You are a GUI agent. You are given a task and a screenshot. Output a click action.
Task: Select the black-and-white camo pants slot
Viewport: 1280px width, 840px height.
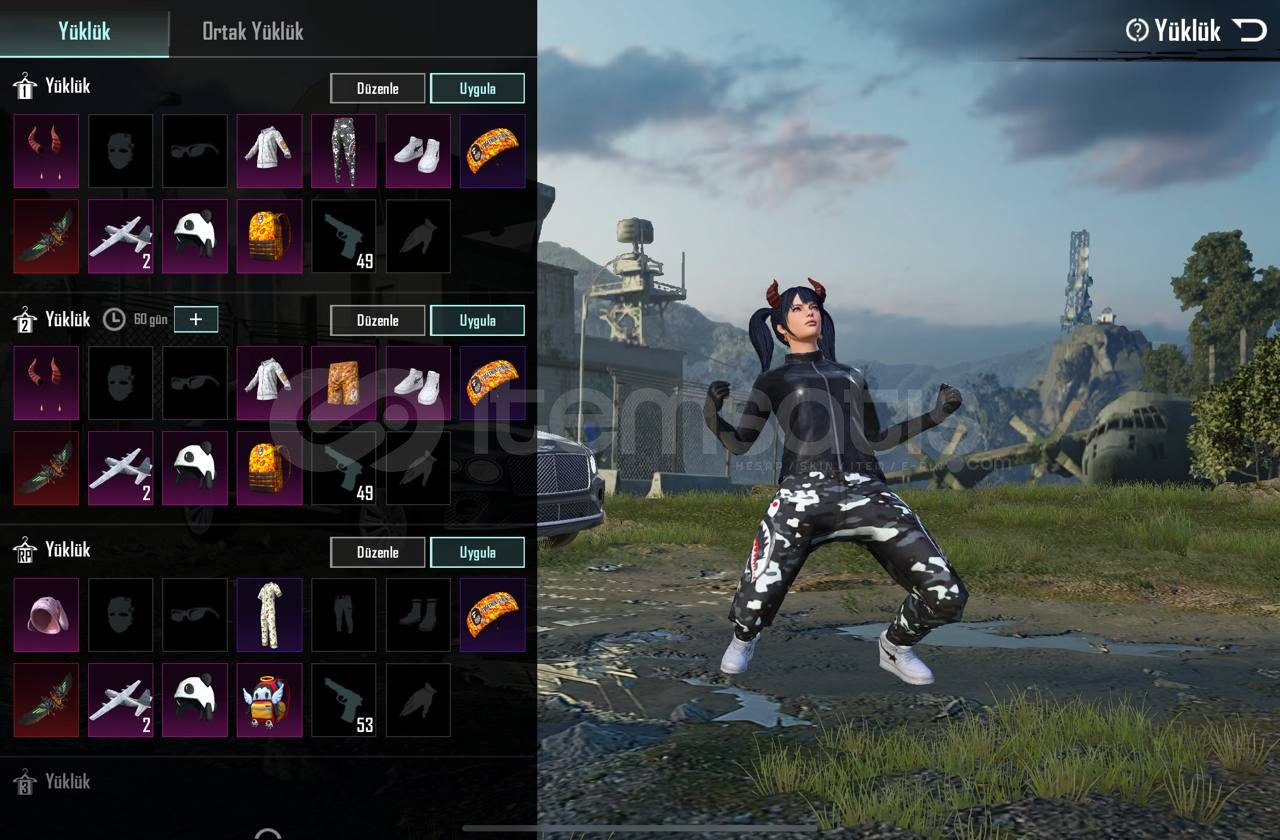point(344,151)
